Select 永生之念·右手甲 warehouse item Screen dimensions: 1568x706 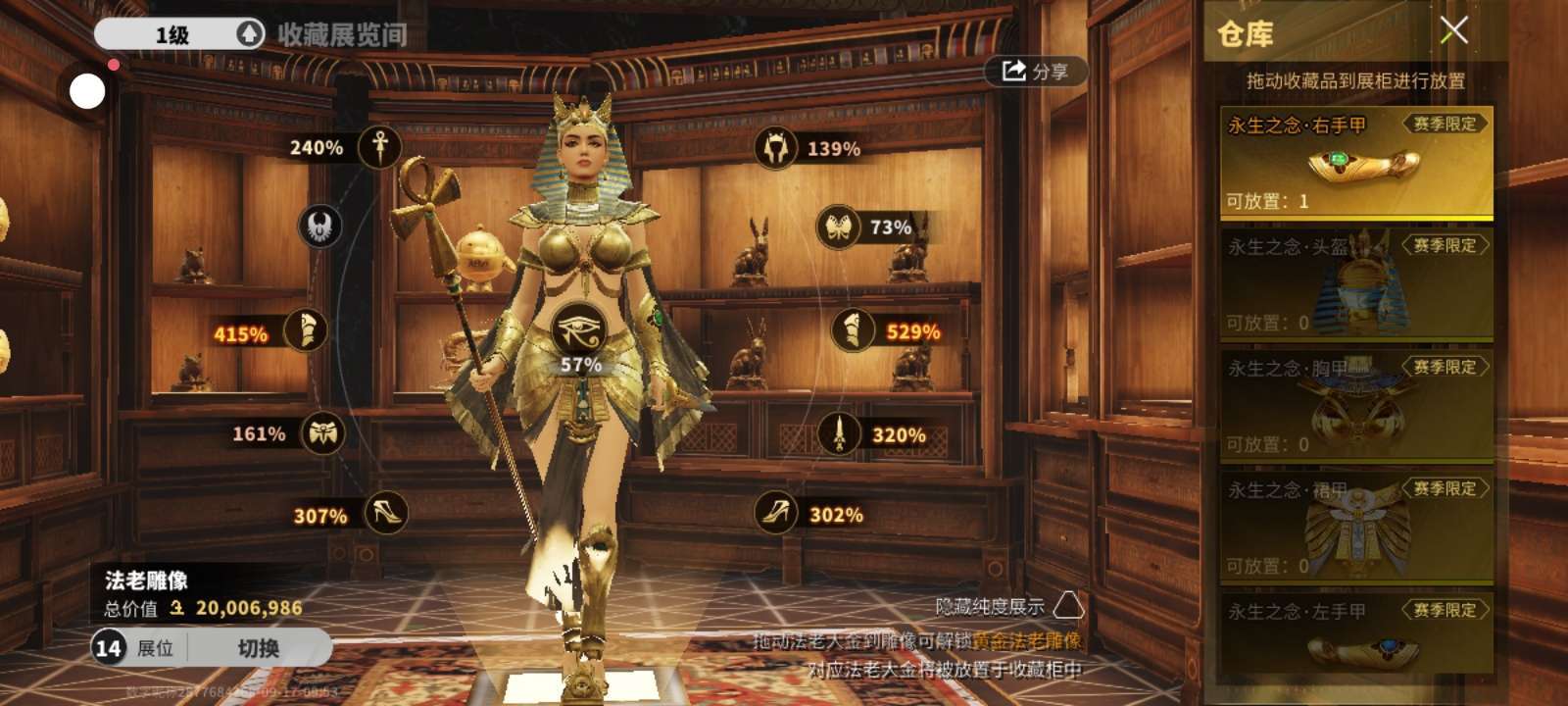(x=1355, y=163)
